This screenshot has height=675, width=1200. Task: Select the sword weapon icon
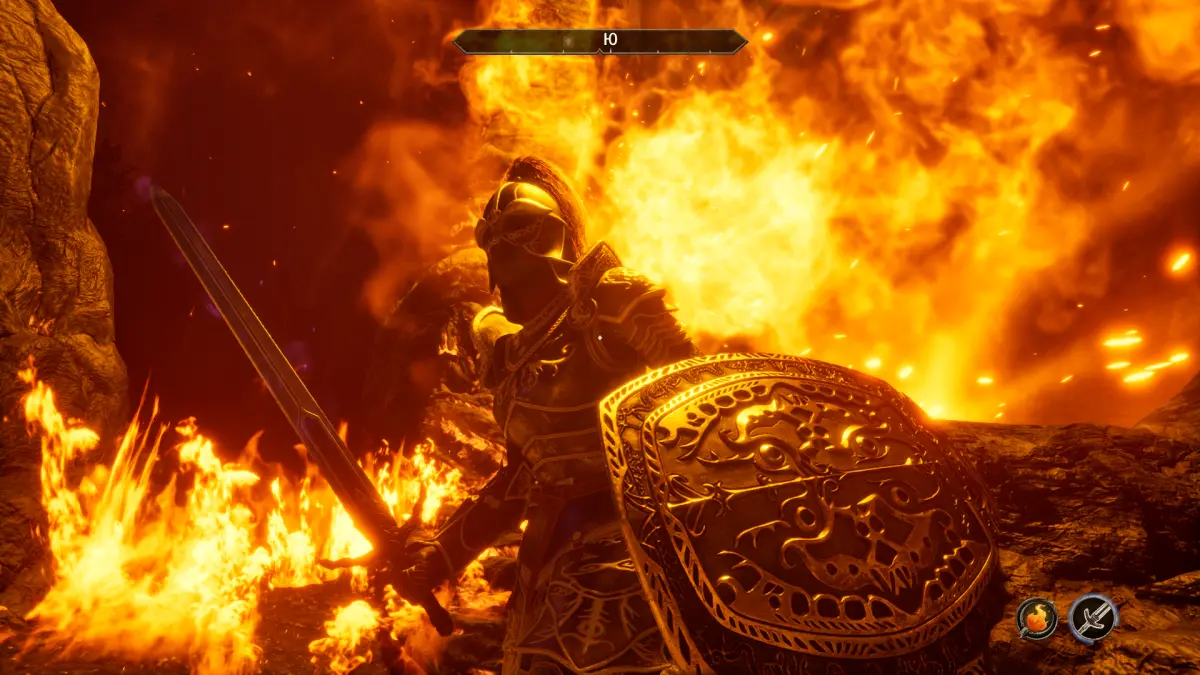point(1093,619)
